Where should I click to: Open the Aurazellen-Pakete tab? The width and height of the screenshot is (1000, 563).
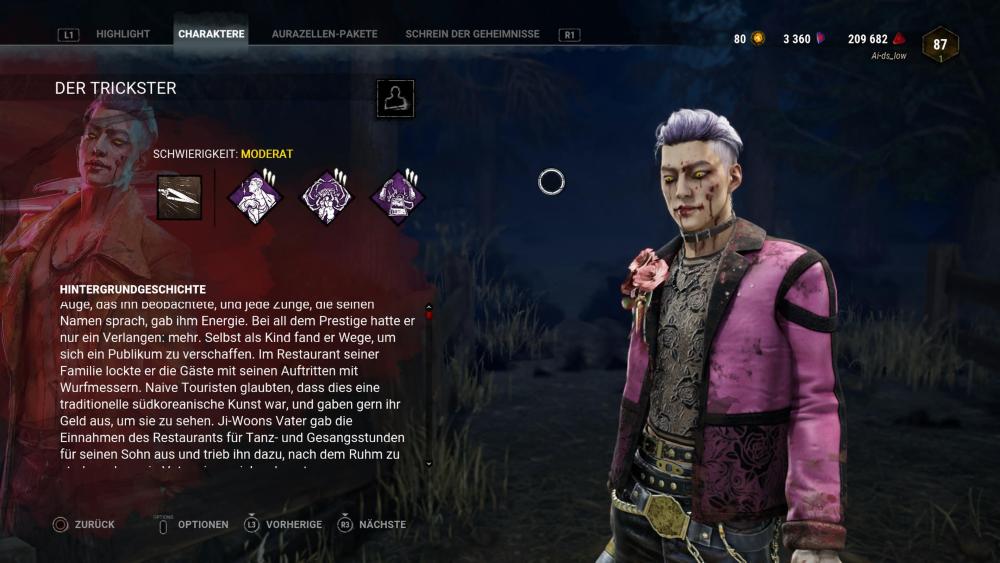[324, 34]
